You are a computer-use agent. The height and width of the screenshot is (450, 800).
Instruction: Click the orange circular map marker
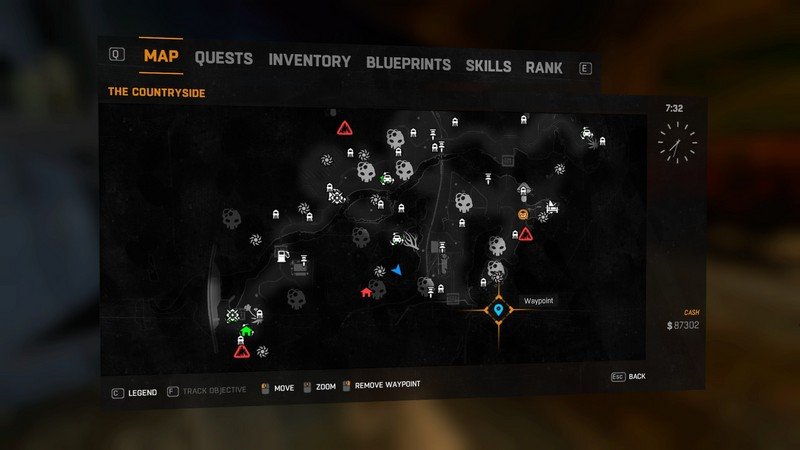point(521,213)
